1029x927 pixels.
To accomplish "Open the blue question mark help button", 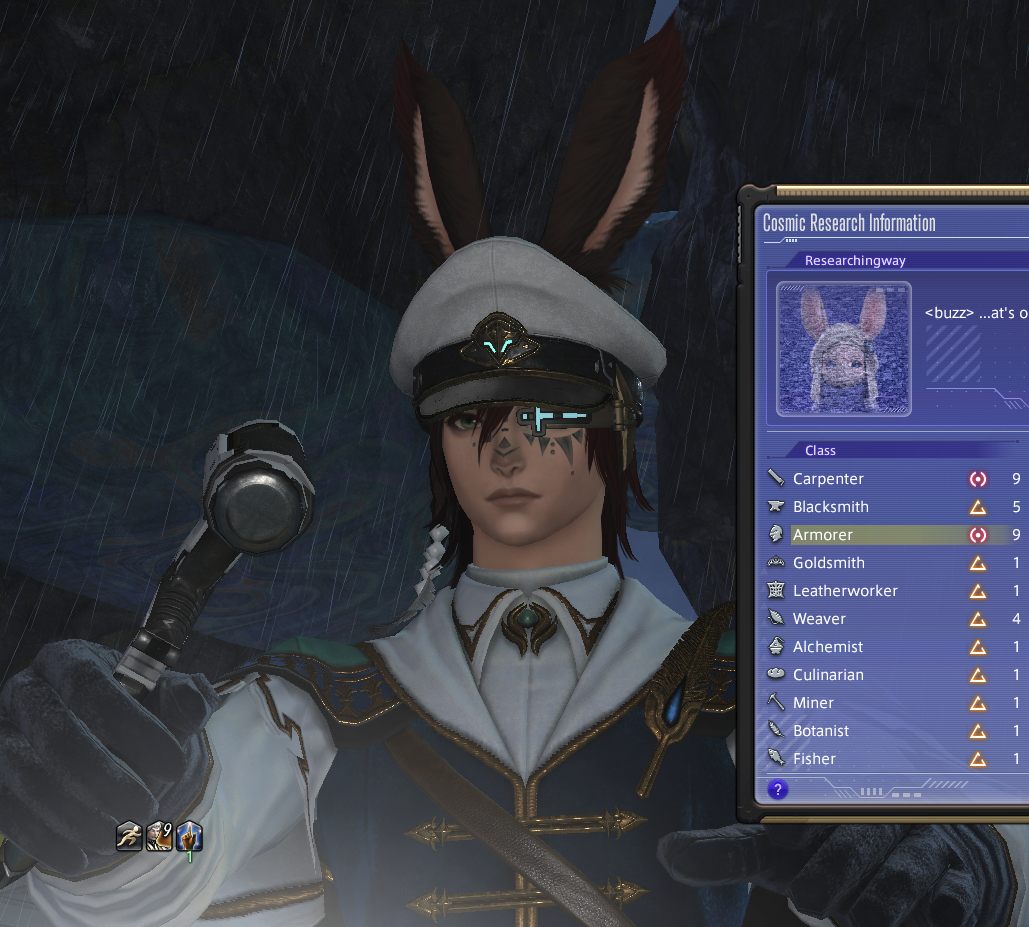I will pos(777,790).
